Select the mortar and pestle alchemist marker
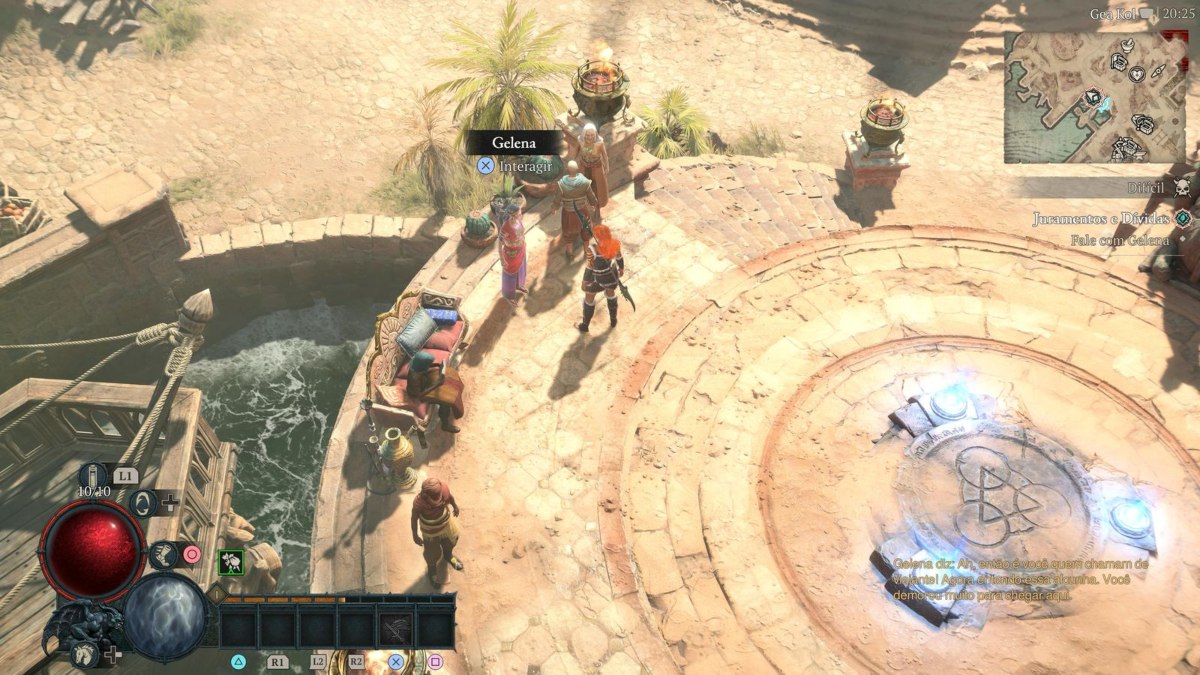The image size is (1200, 675). [x=1127, y=47]
